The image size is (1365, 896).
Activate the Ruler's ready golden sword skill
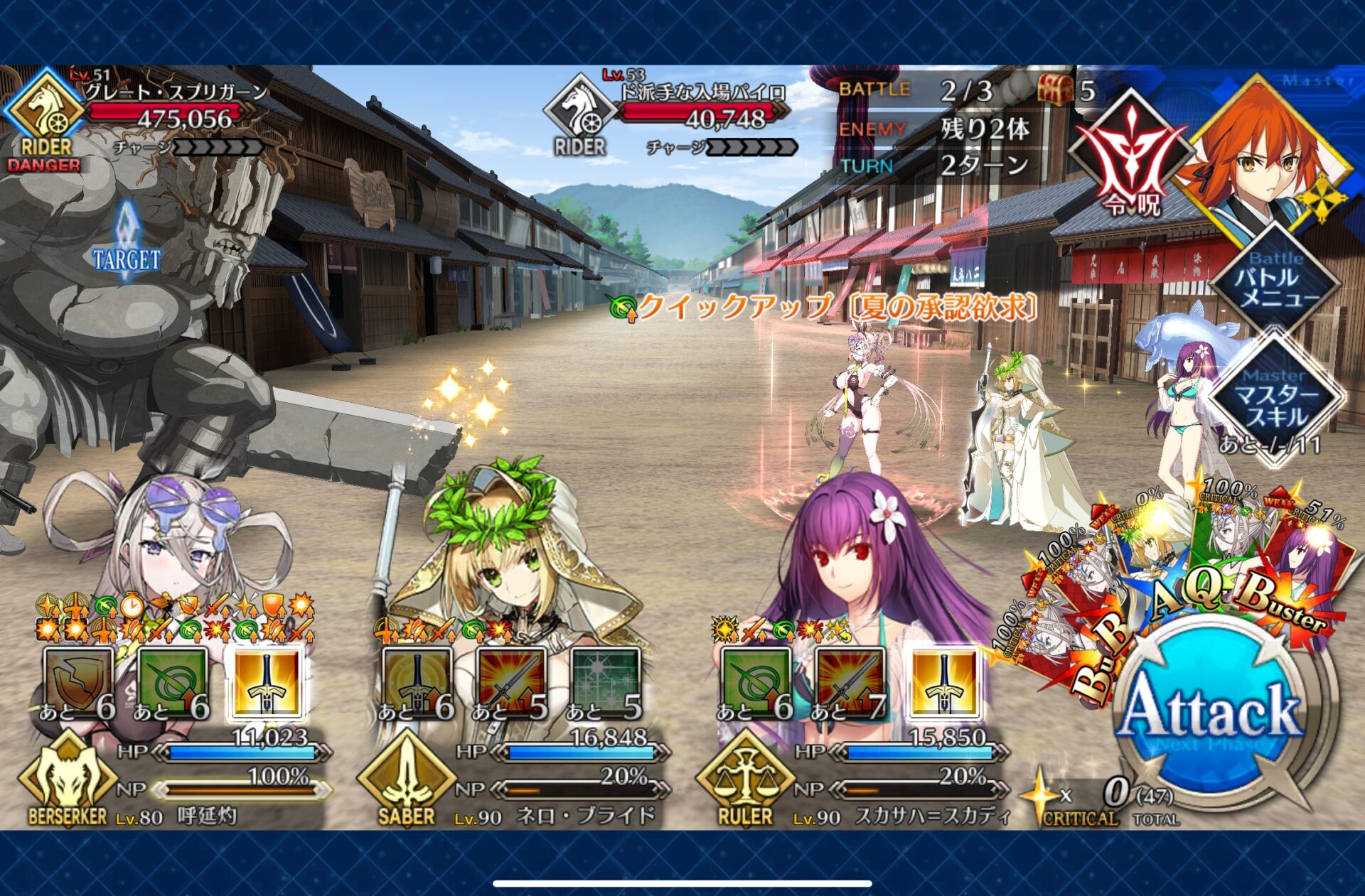click(943, 684)
